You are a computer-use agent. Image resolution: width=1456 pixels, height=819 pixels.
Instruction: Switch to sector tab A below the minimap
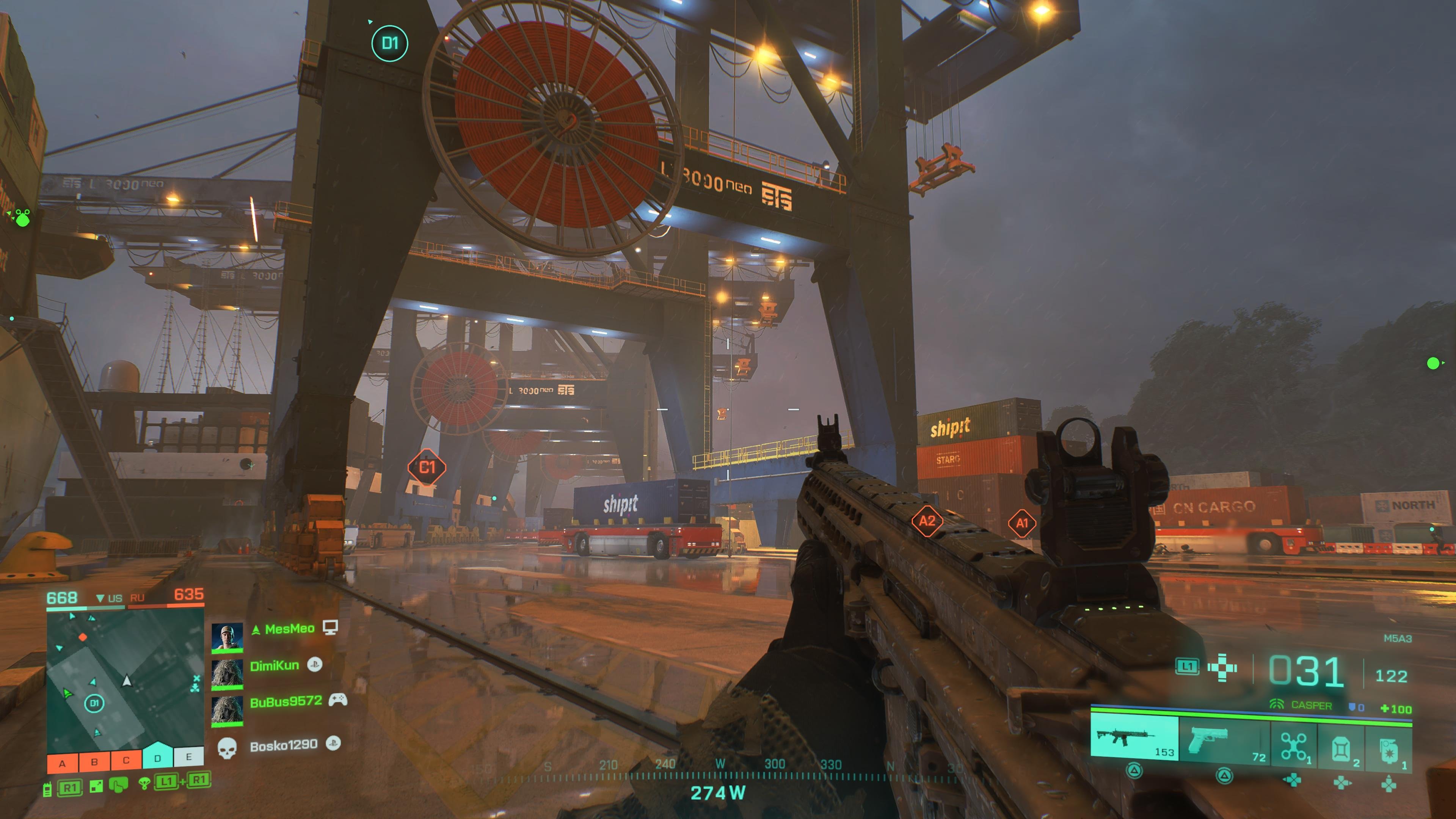[x=62, y=762]
